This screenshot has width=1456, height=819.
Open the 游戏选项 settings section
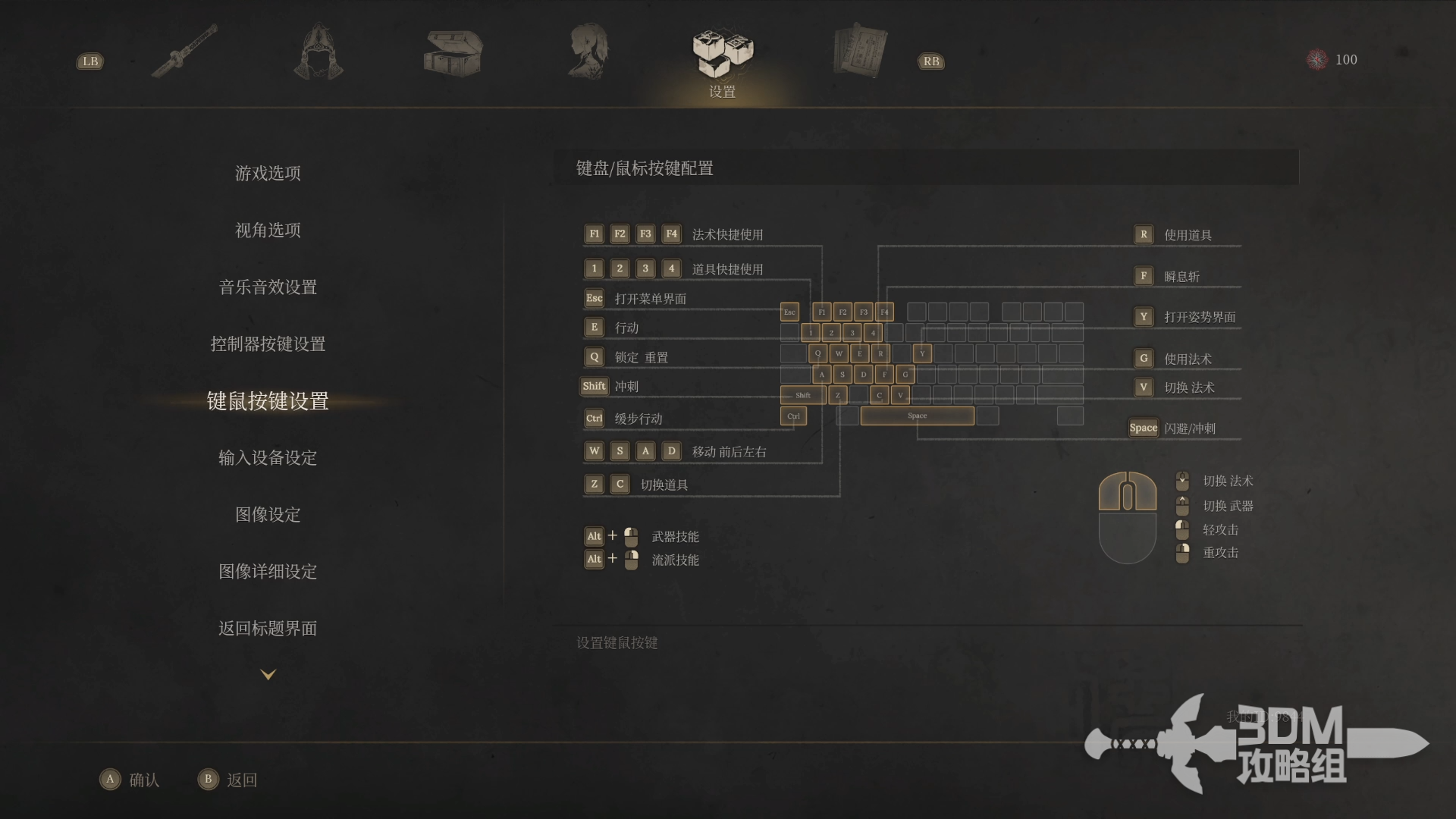click(x=268, y=173)
